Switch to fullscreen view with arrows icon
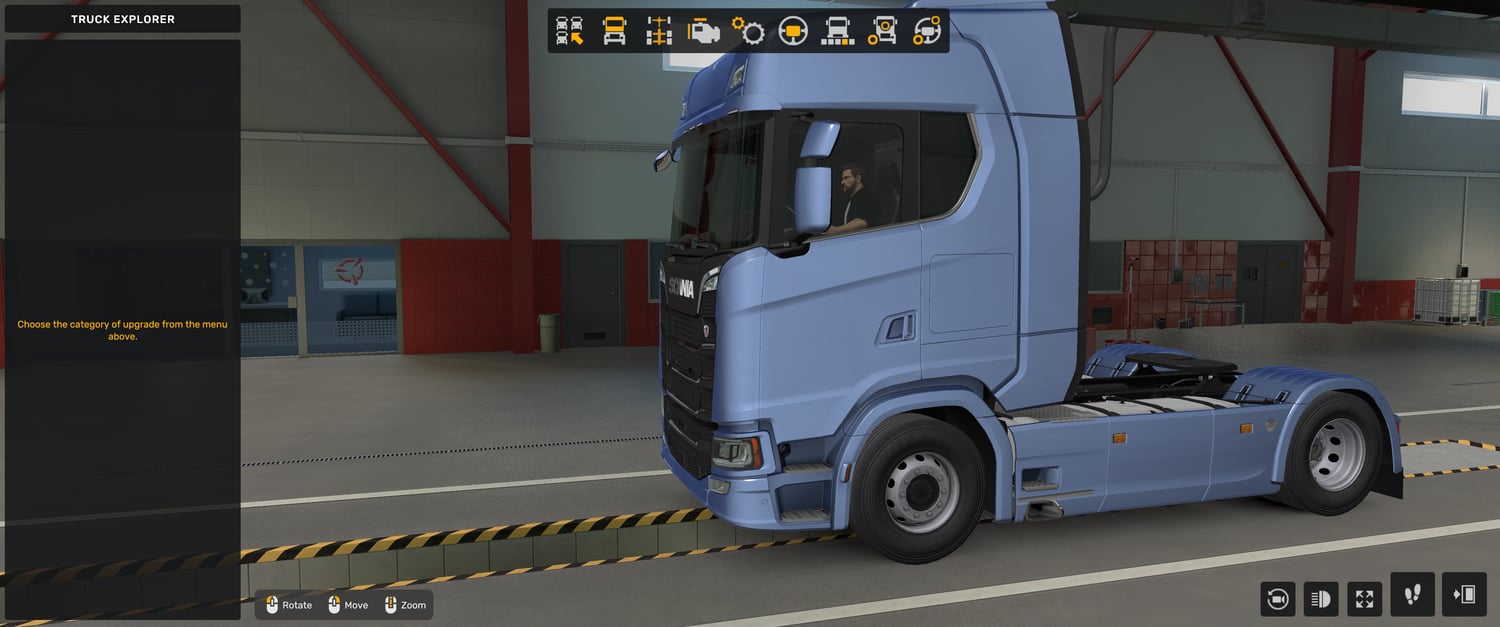This screenshot has width=1500, height=627. click(1365, 599)
